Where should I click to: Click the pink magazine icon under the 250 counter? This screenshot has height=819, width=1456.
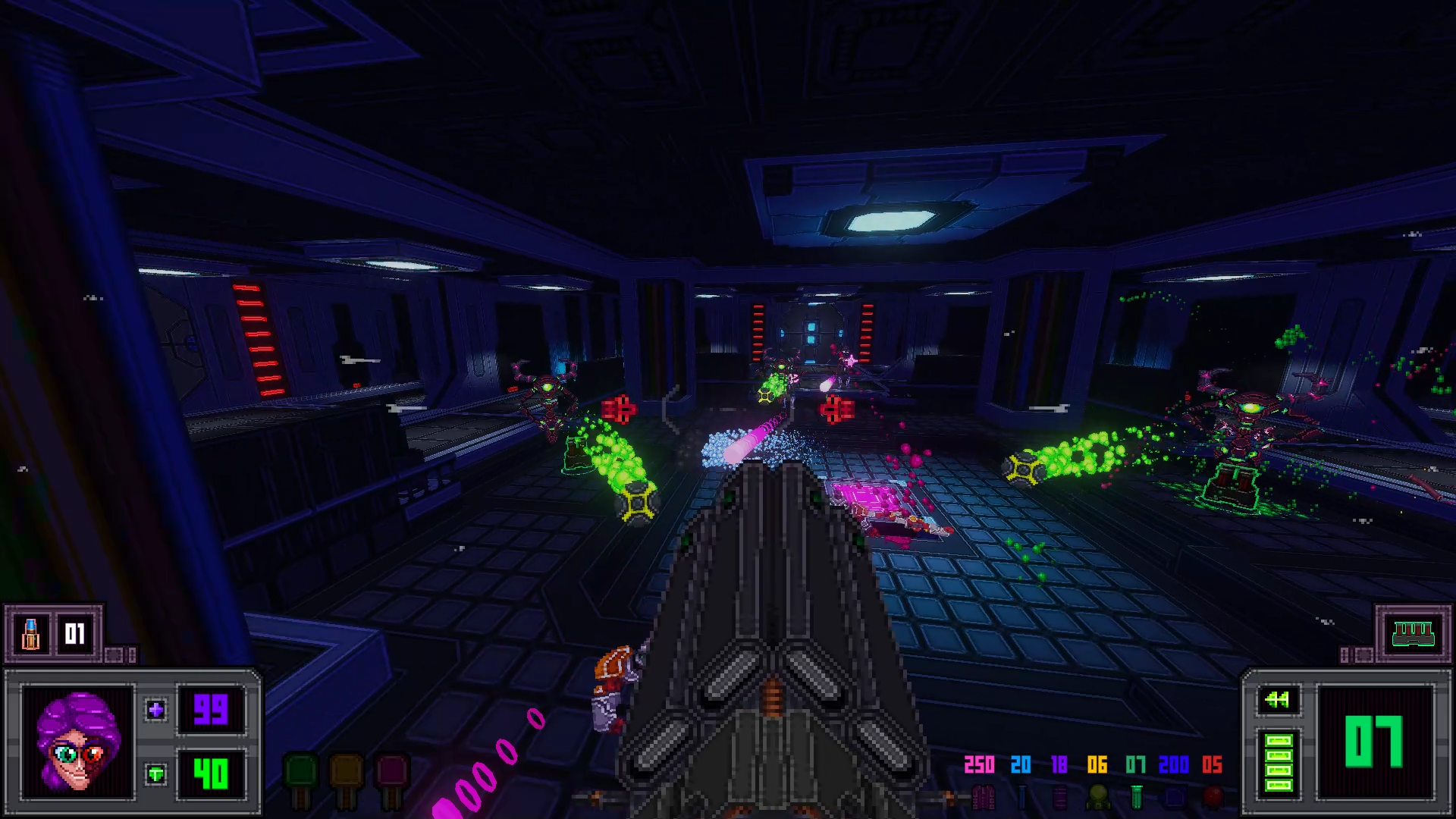pos(983,798)
